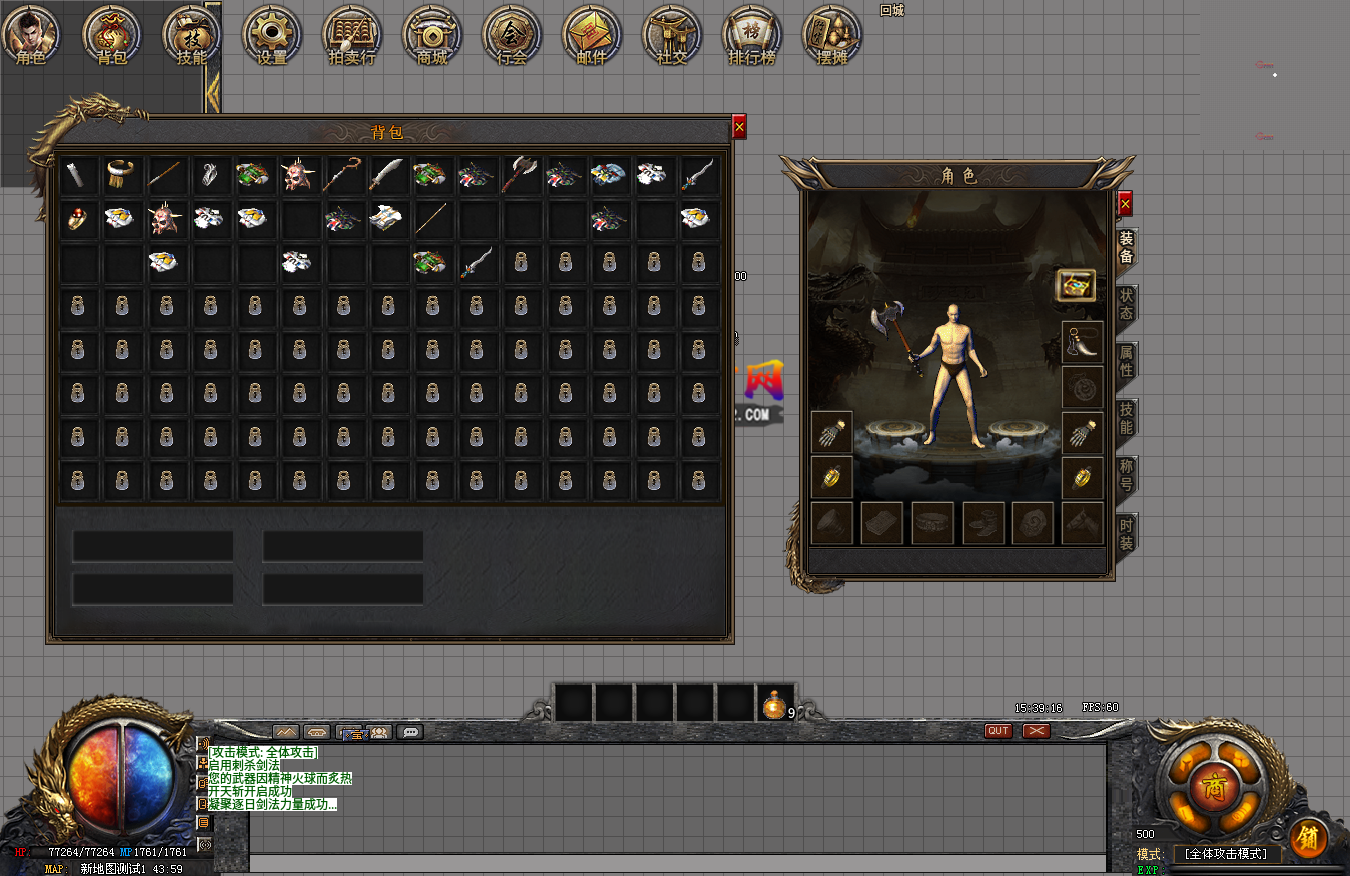Click the round 商 shop button
Screen dimensions: 1350x876
click(1214, 782)
